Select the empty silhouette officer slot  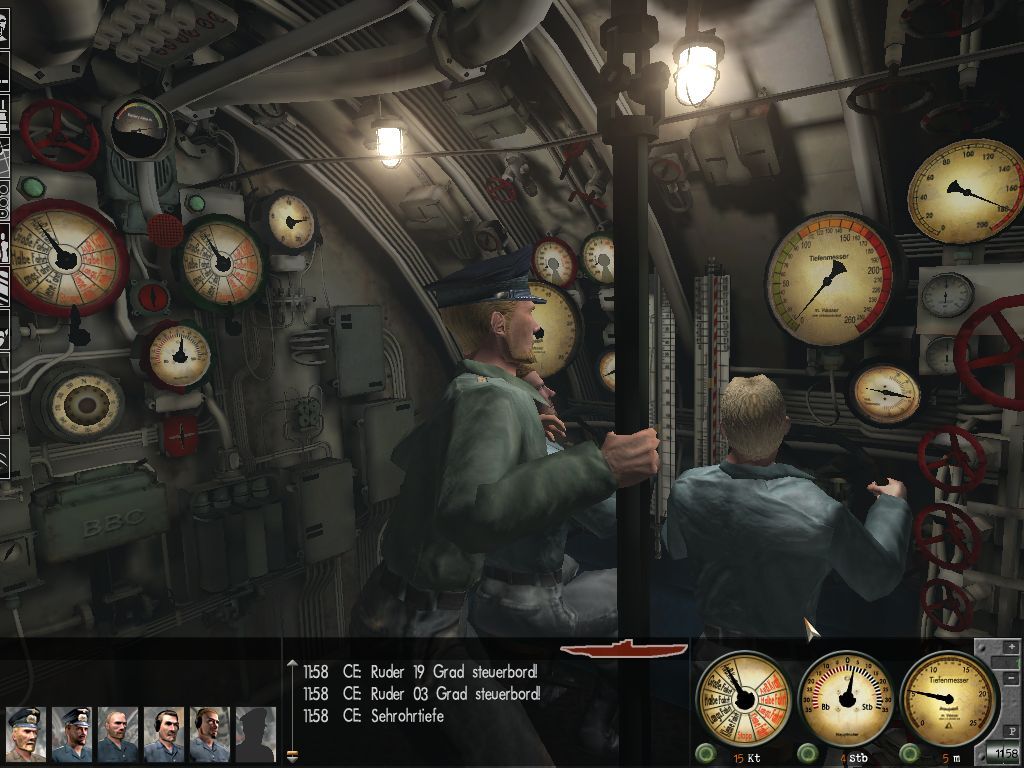click(x=255, y=734)
